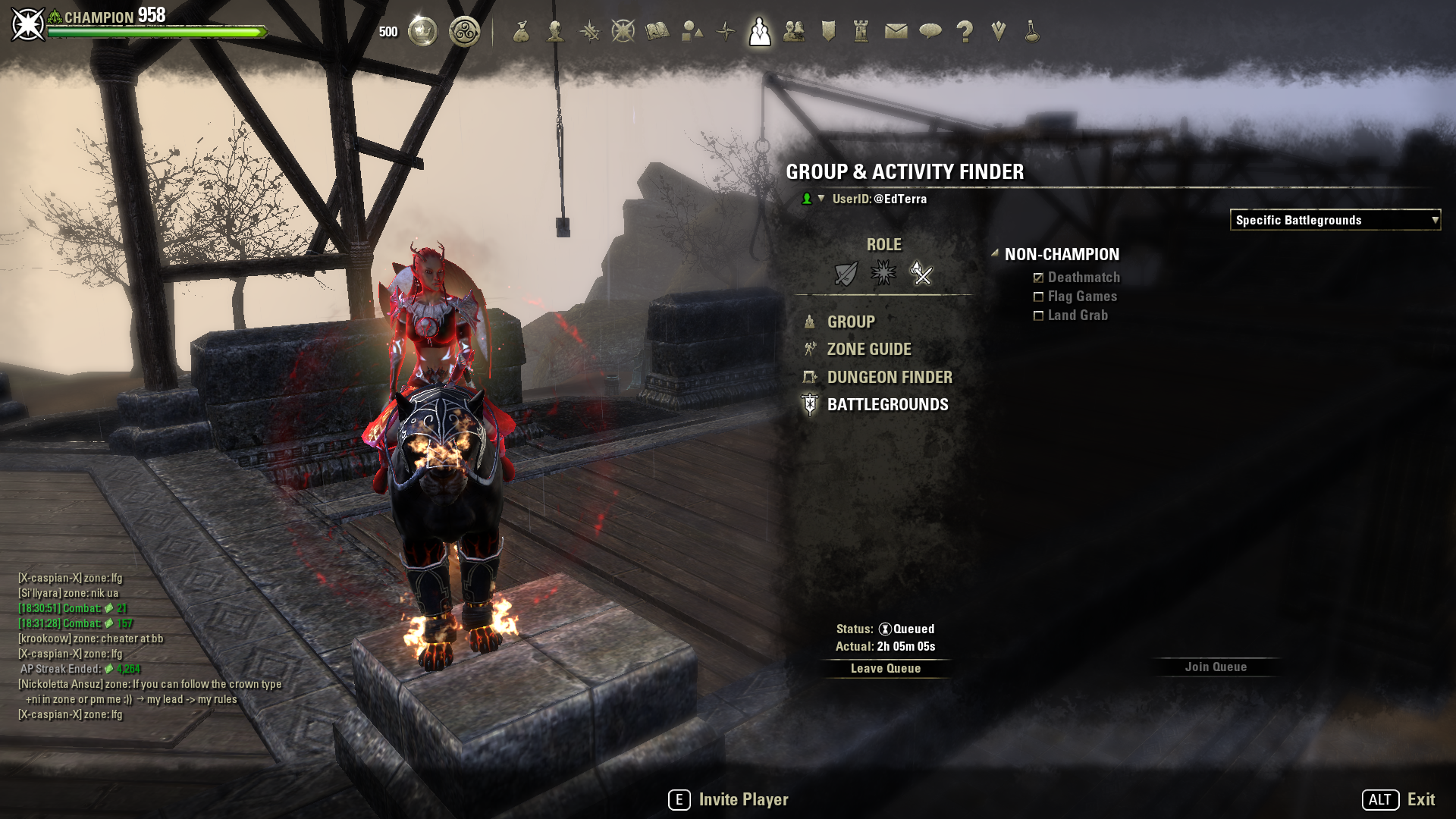Toggle the Deathmatch checkbox
Image resolution: width=1456 pixels, height=819 pixels.
click(x=1039, y=278)
